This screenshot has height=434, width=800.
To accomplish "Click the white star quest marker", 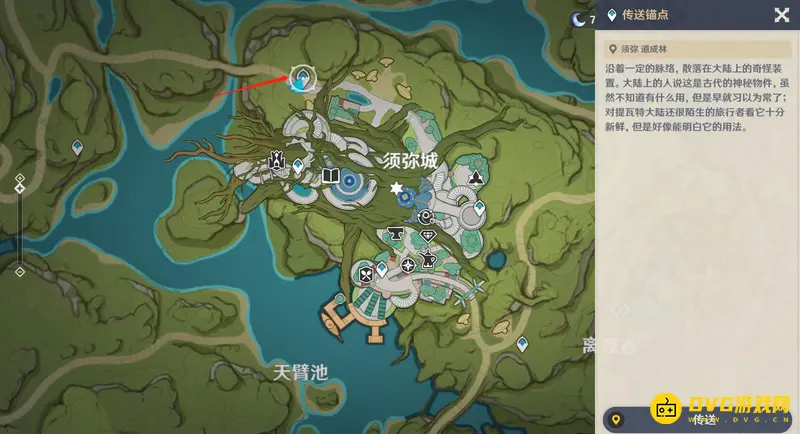I will pos(397,188).
